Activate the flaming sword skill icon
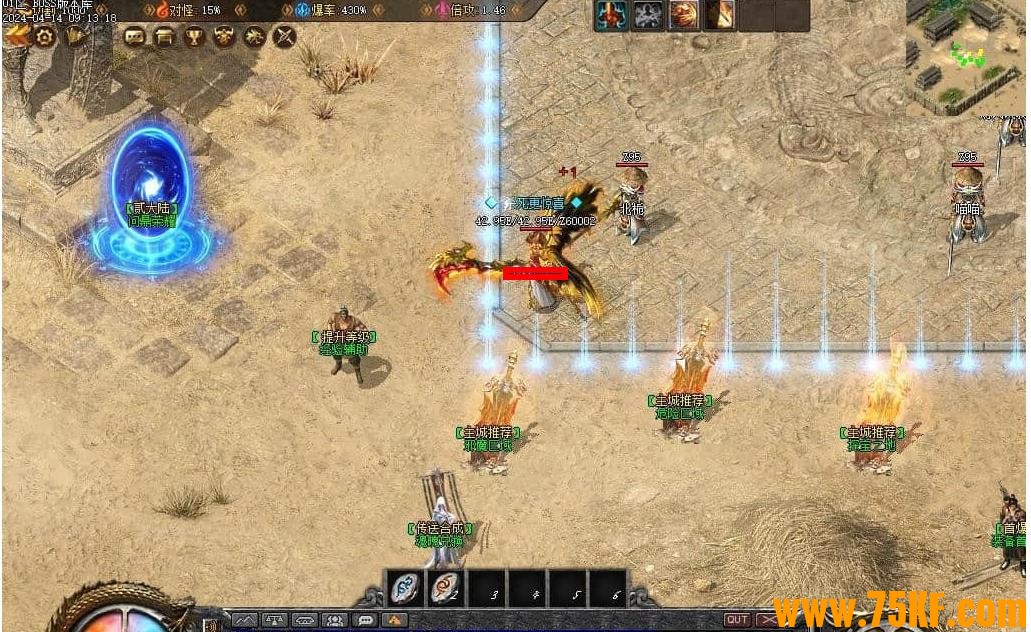The height and width of the screenshot is (632, 1031). [720, 15]
